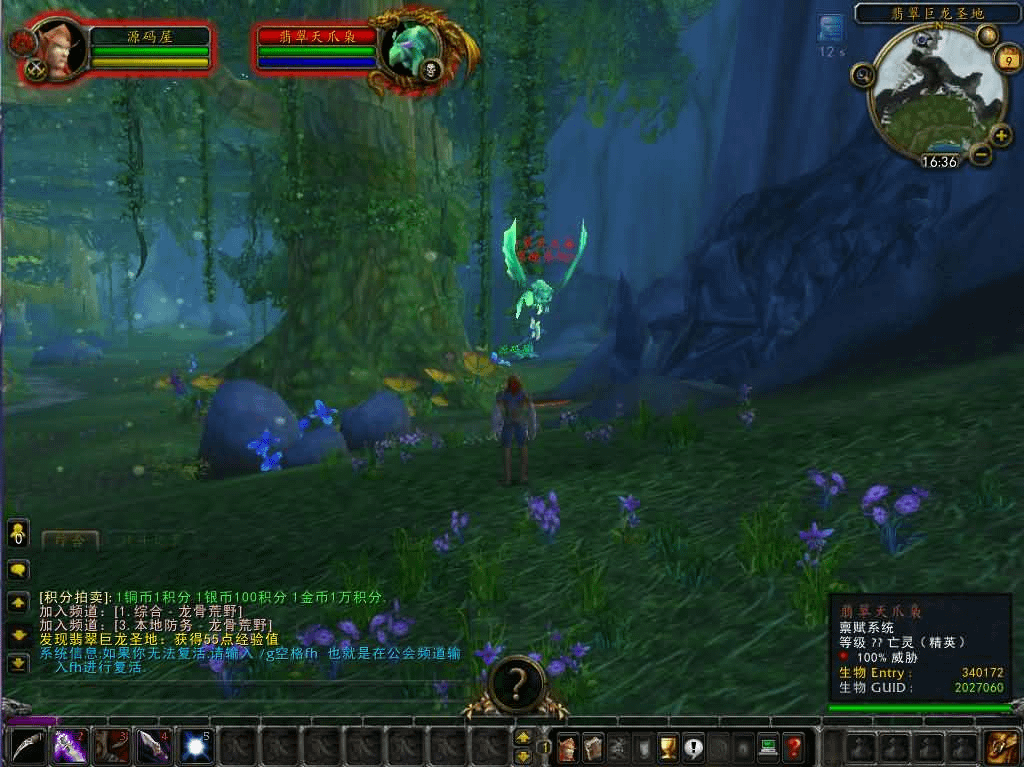Zoom in the minimap with plus button

click(x=1001, y=136)
